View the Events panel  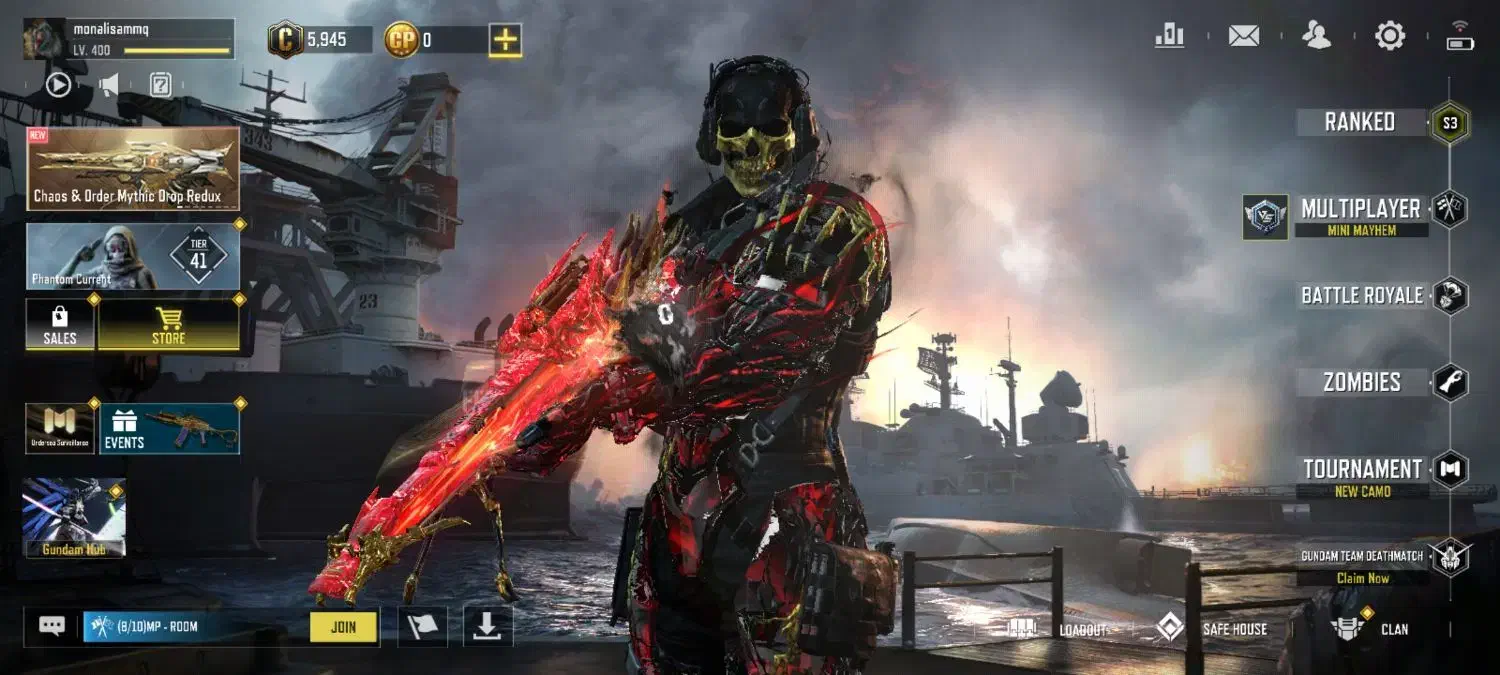tap(168, 429)
